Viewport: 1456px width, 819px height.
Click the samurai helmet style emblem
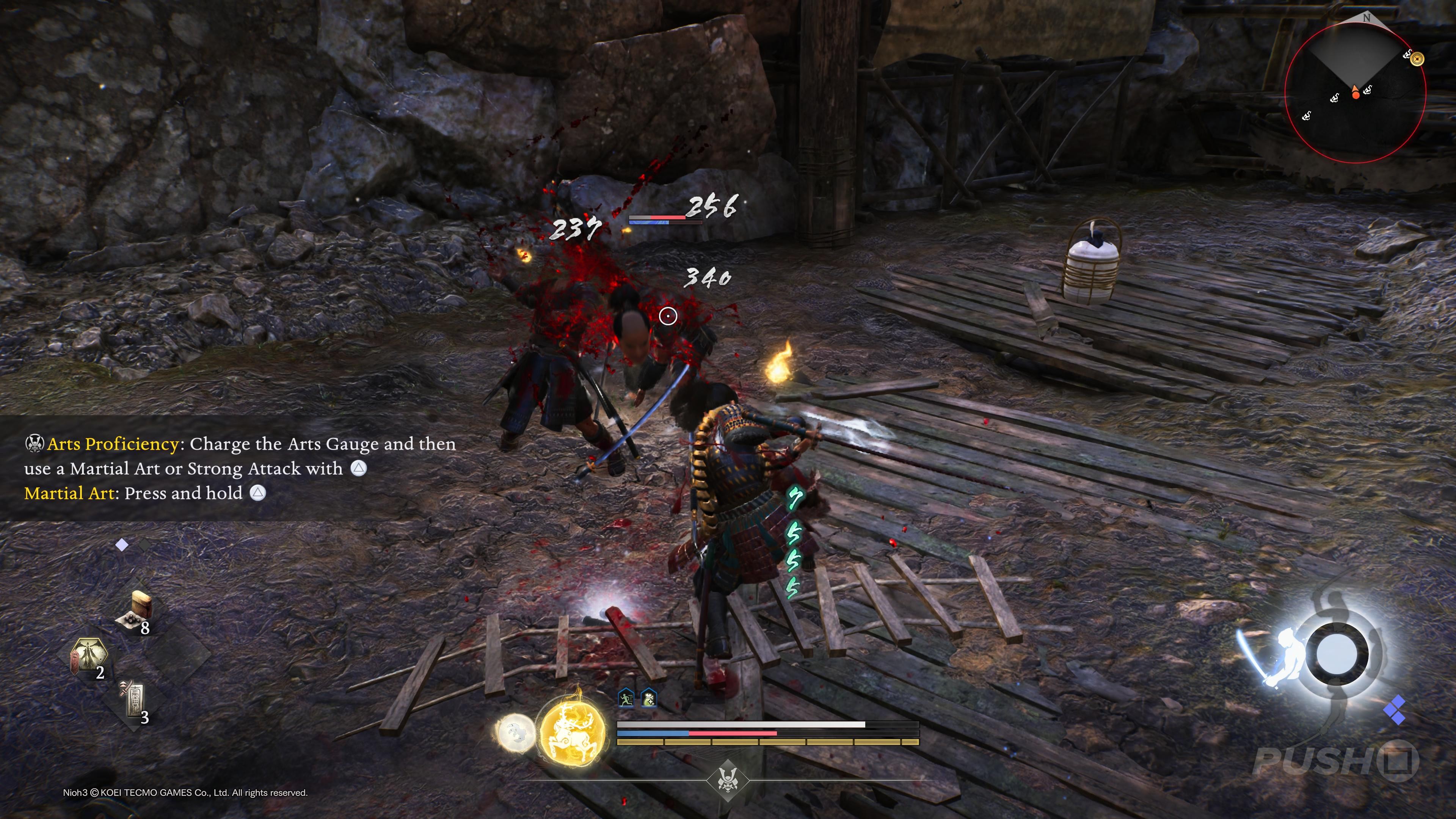728,780
